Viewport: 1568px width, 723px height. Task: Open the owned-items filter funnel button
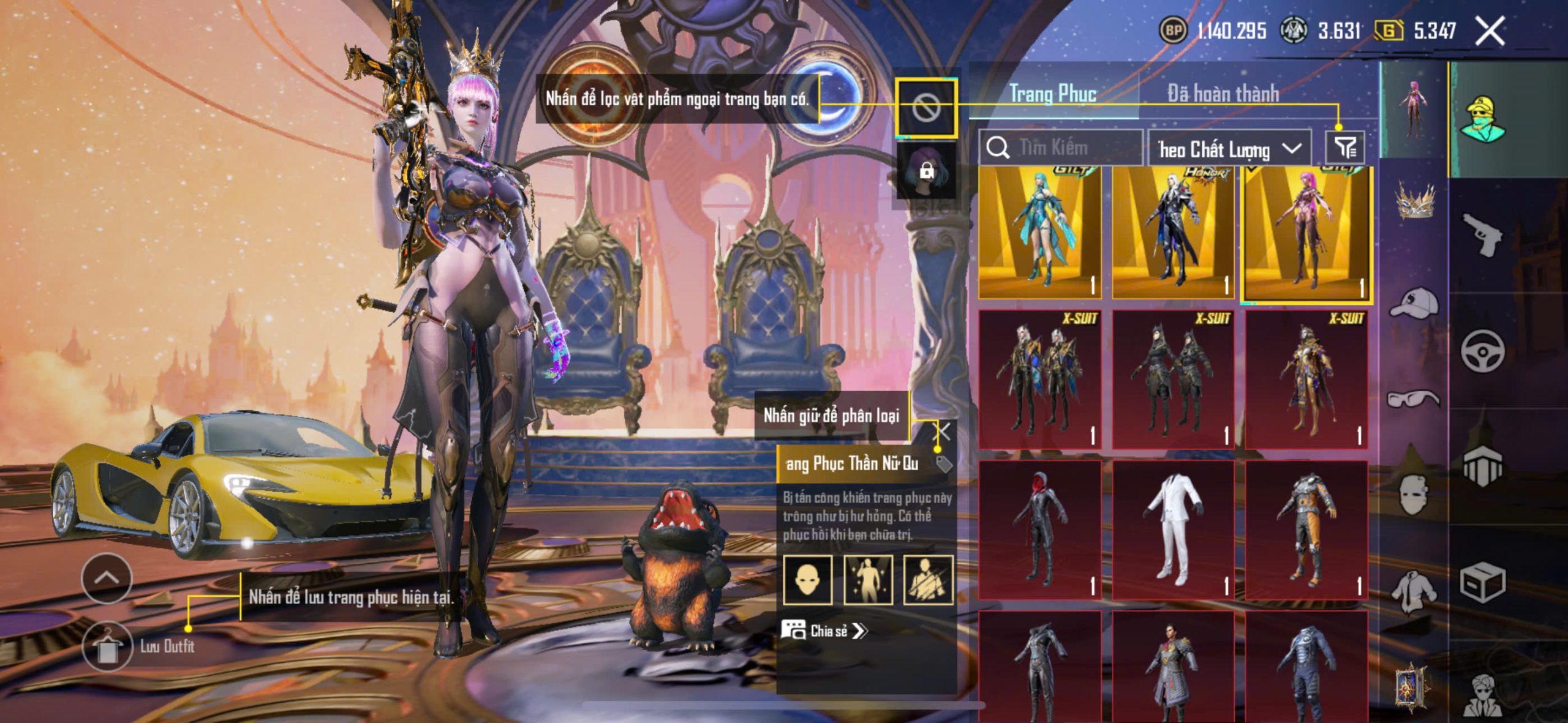pyautogui.click(x=1345, y=148)
